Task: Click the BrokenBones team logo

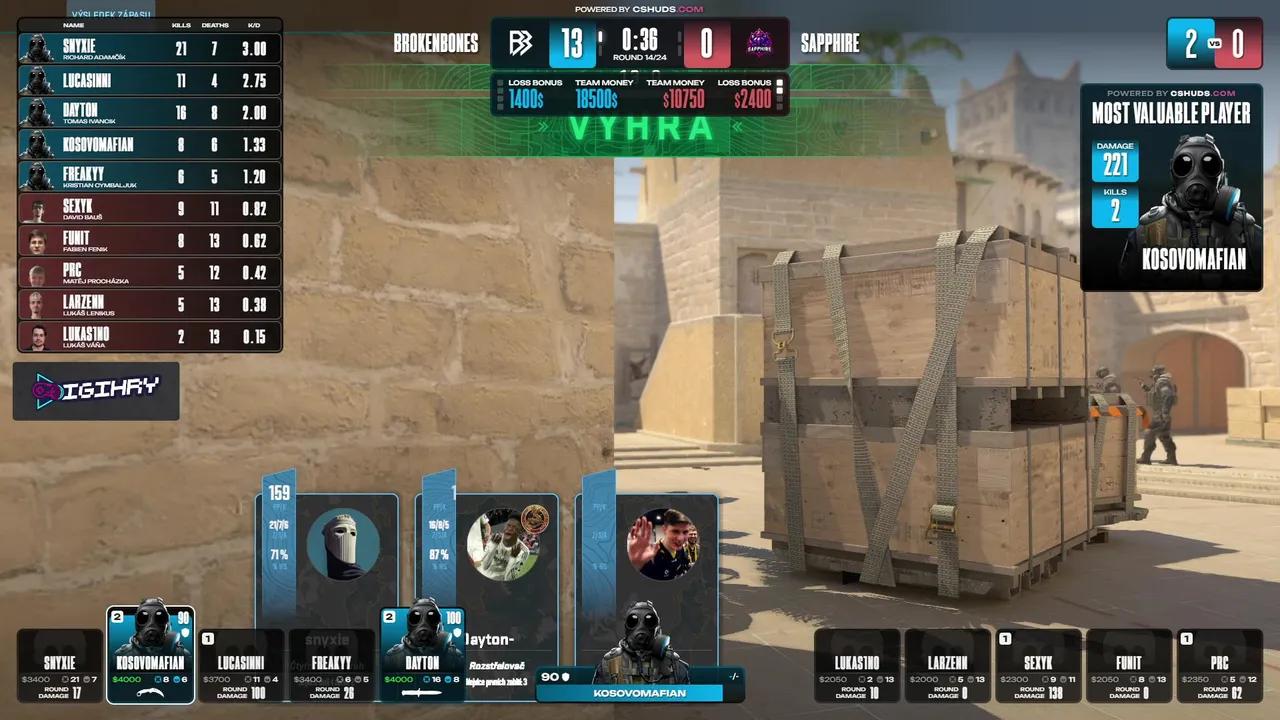Action: pos(520,44)
